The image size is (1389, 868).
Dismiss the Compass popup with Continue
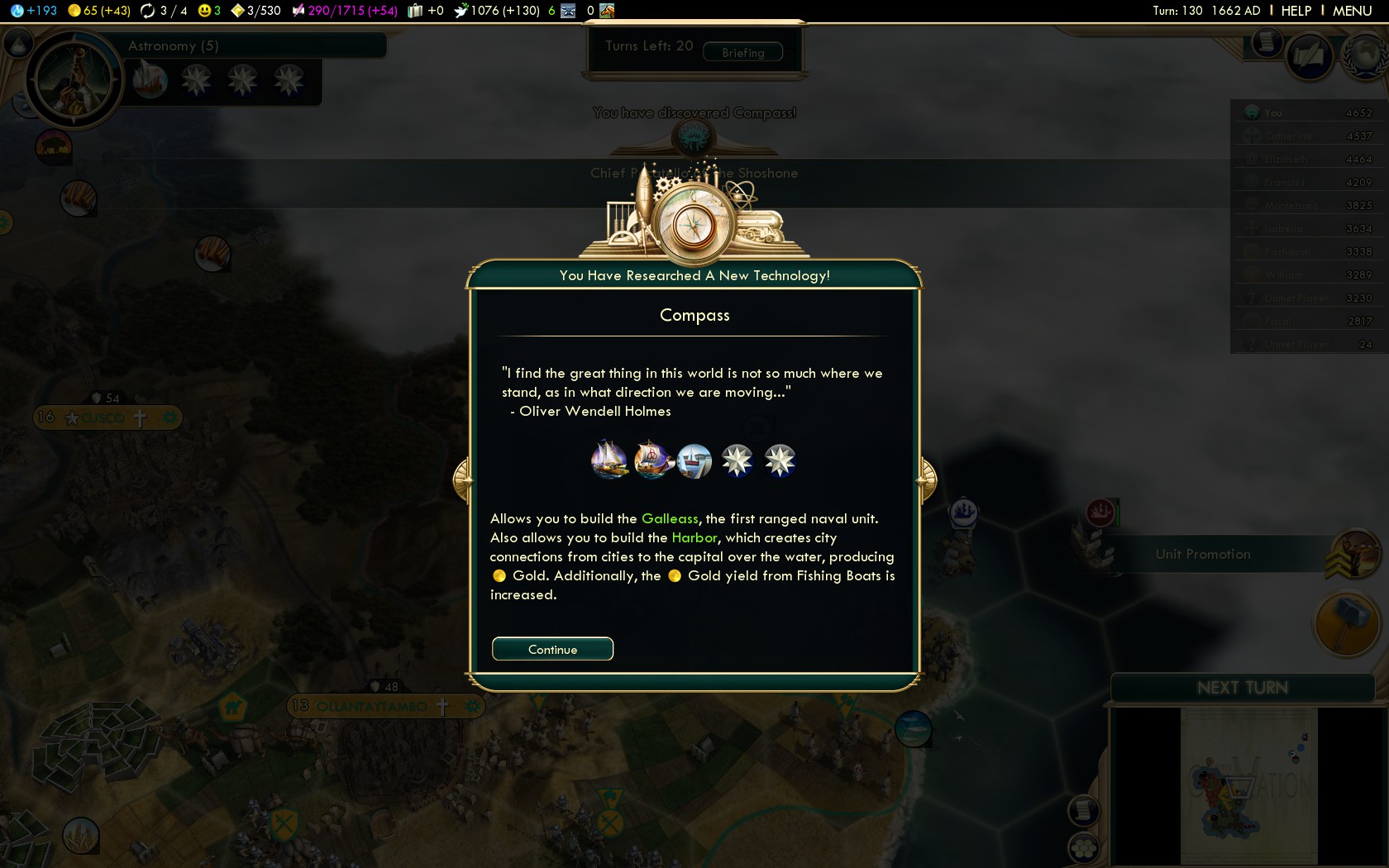(x=552, y=649)
